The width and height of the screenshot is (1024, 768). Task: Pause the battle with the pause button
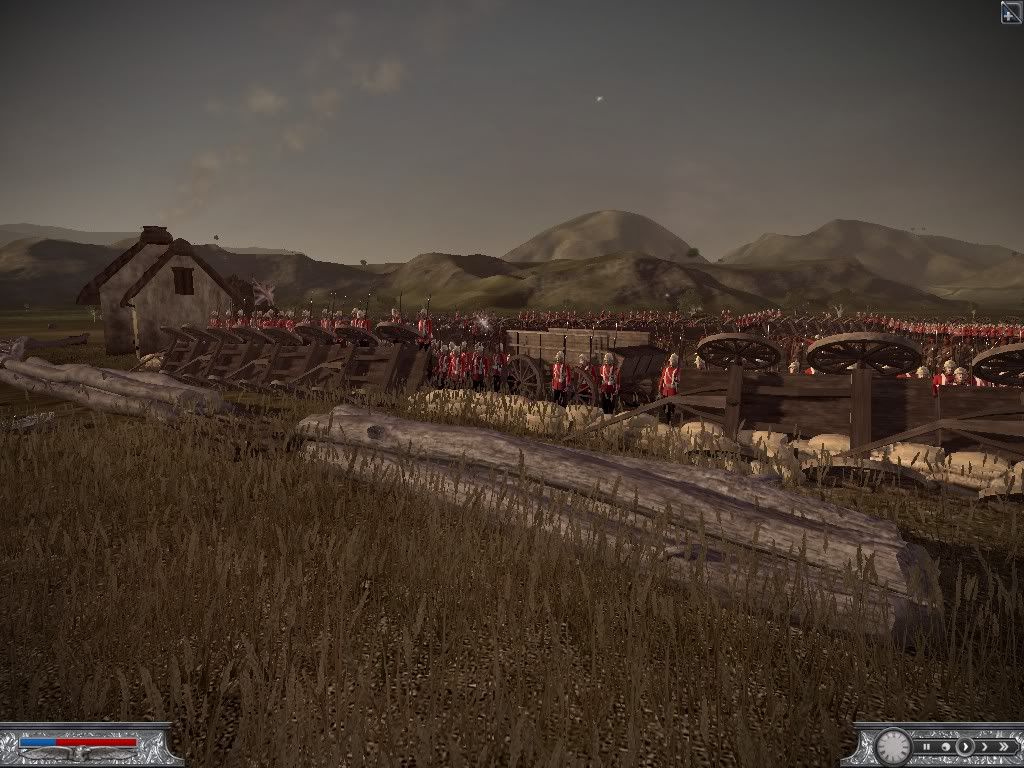coord(926,747)
